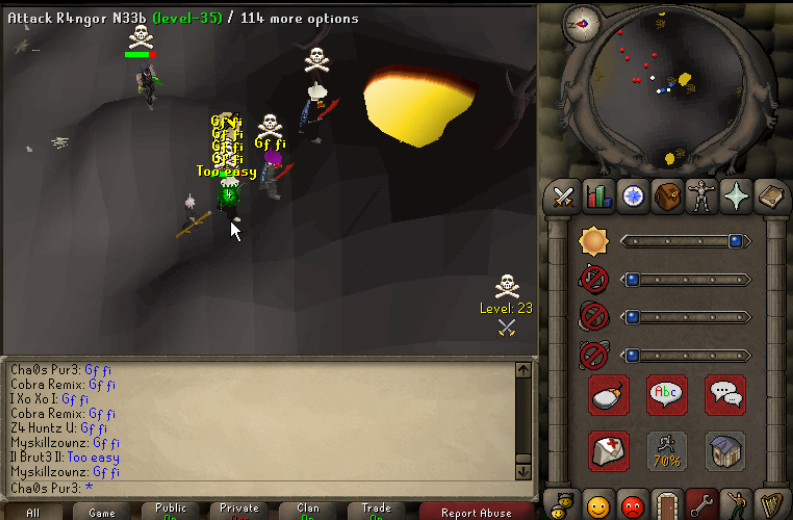Toggle split private chat option

click(725, 395)
